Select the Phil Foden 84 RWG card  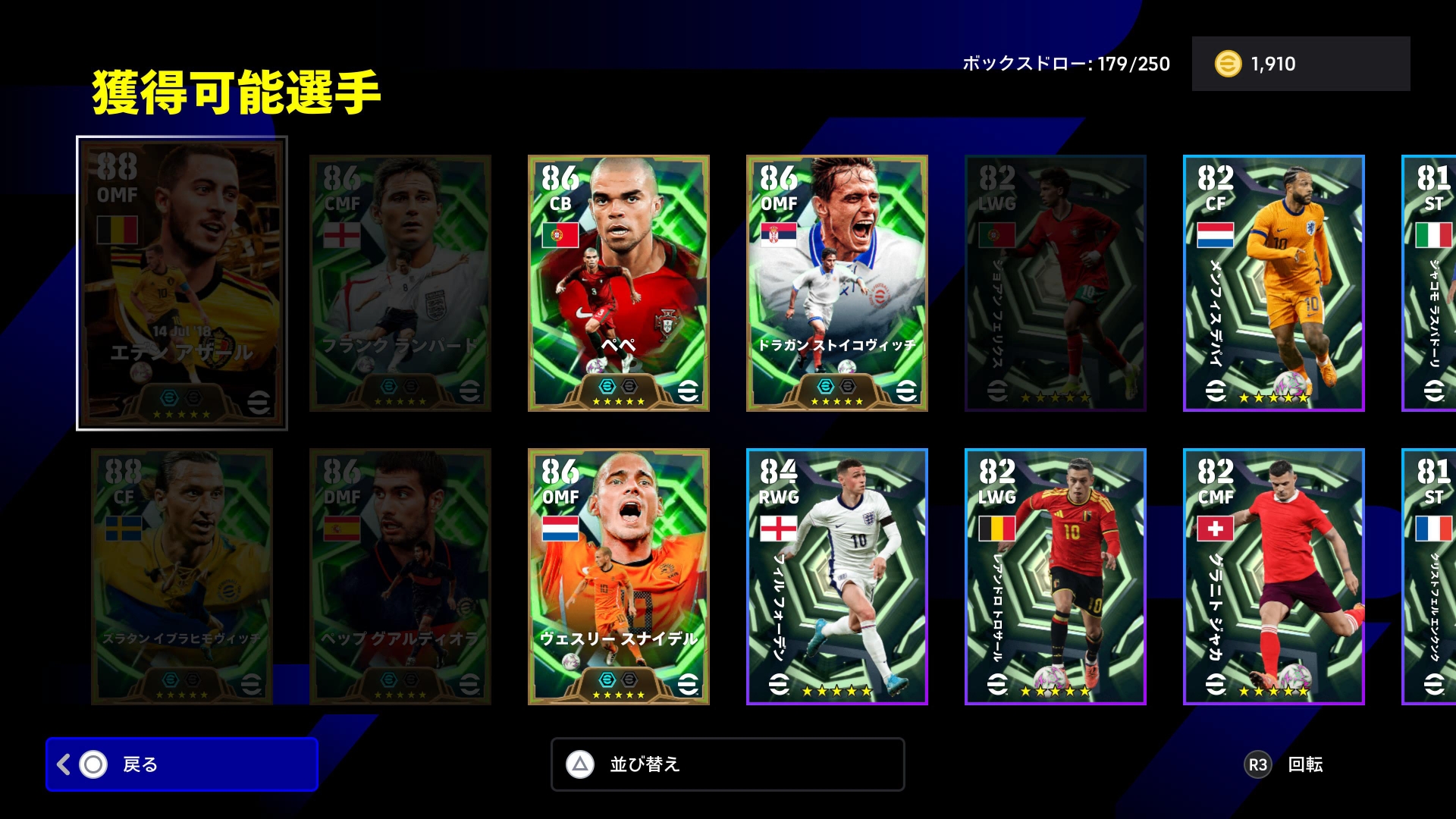tap(837, 576)
